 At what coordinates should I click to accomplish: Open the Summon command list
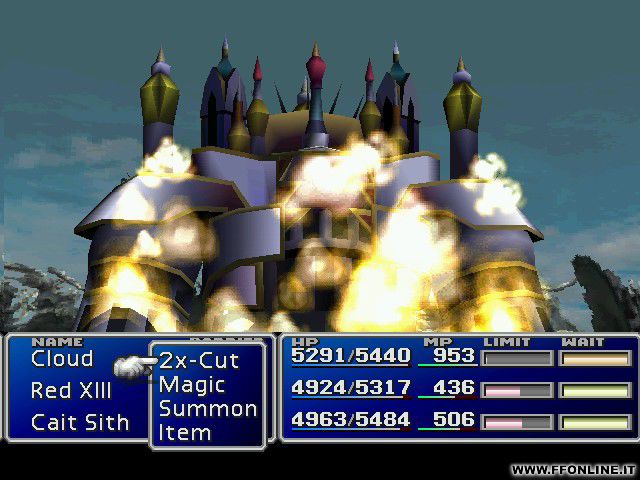pyautogui.click(x=207, y=409)
